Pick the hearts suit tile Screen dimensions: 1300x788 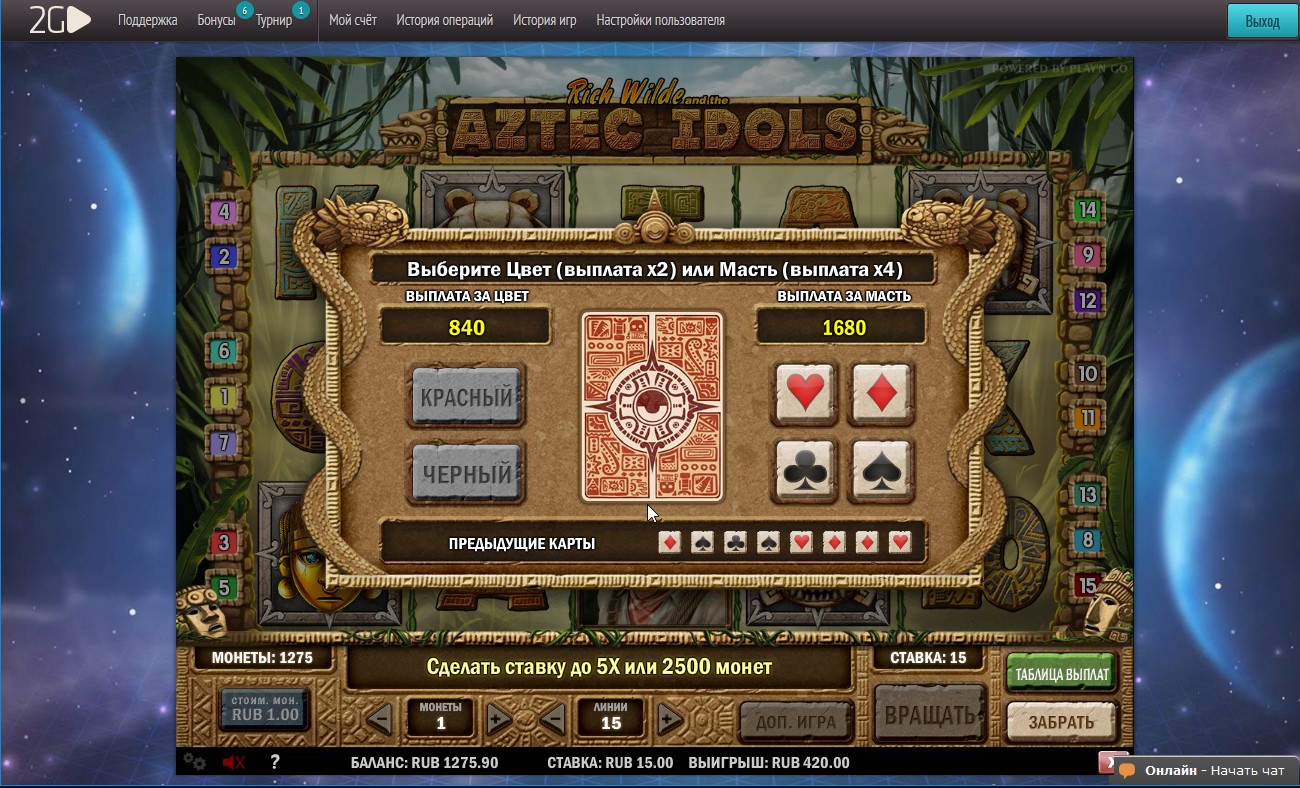coord(806,393)
